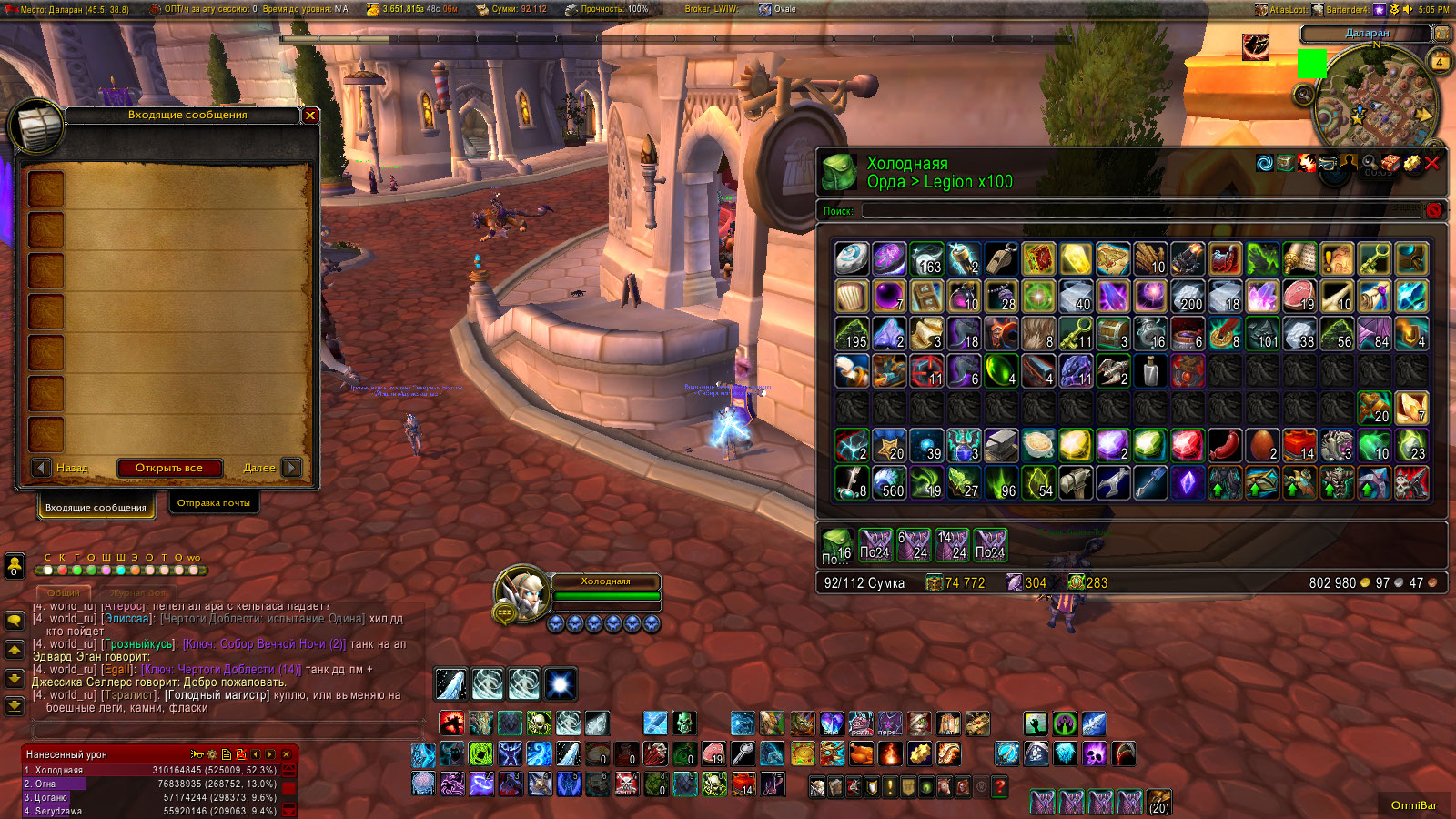
Task: Select the red gem item in bag
Action: tap(1188, 446)
